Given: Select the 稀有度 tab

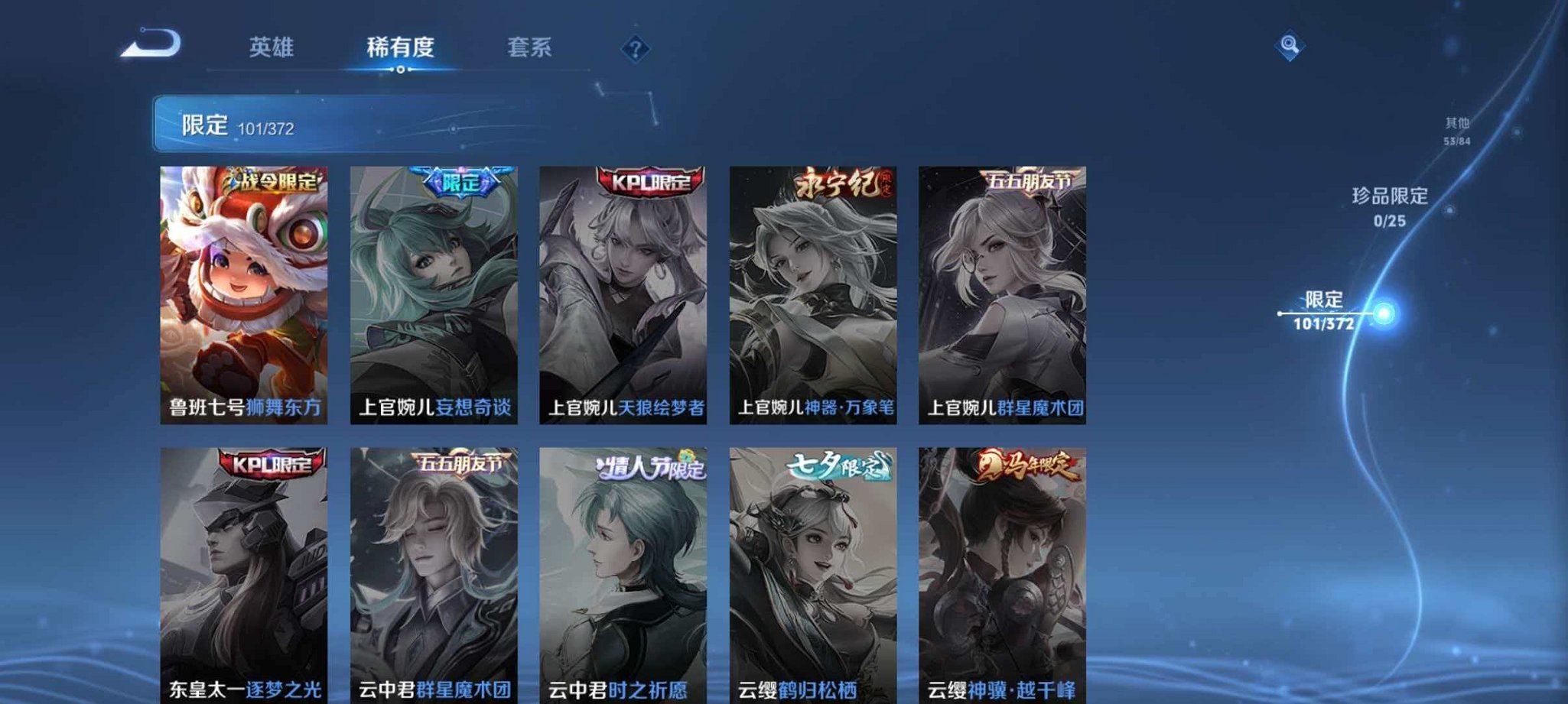Looking at the screenshot, I should pyautogui.click(x=400, y=46).
